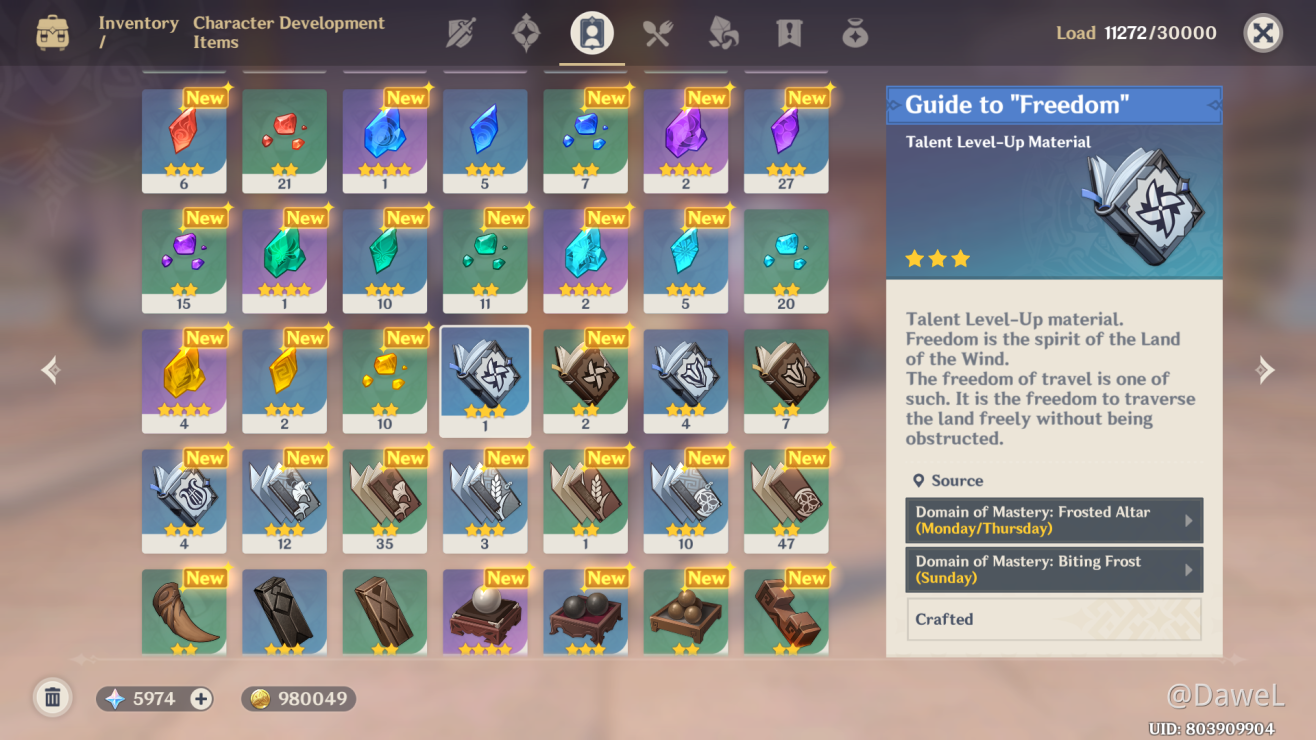Image resolution: width=1316 pixels, height=740 pixels.
Task: Select the Guide to Freedom book thumbnail
Action: point(485,380)
